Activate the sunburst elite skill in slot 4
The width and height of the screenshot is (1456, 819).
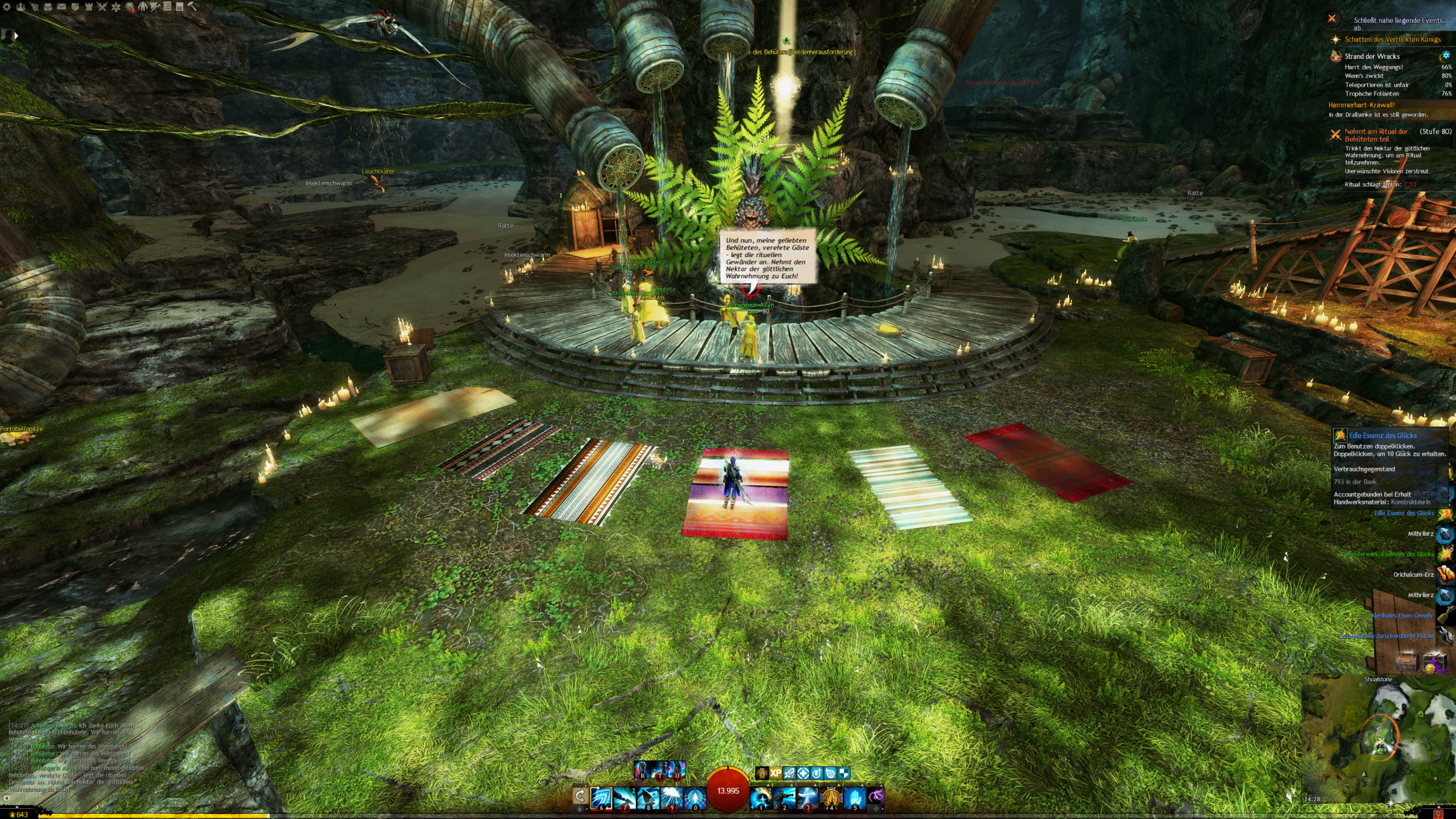(x=831, y=797)
